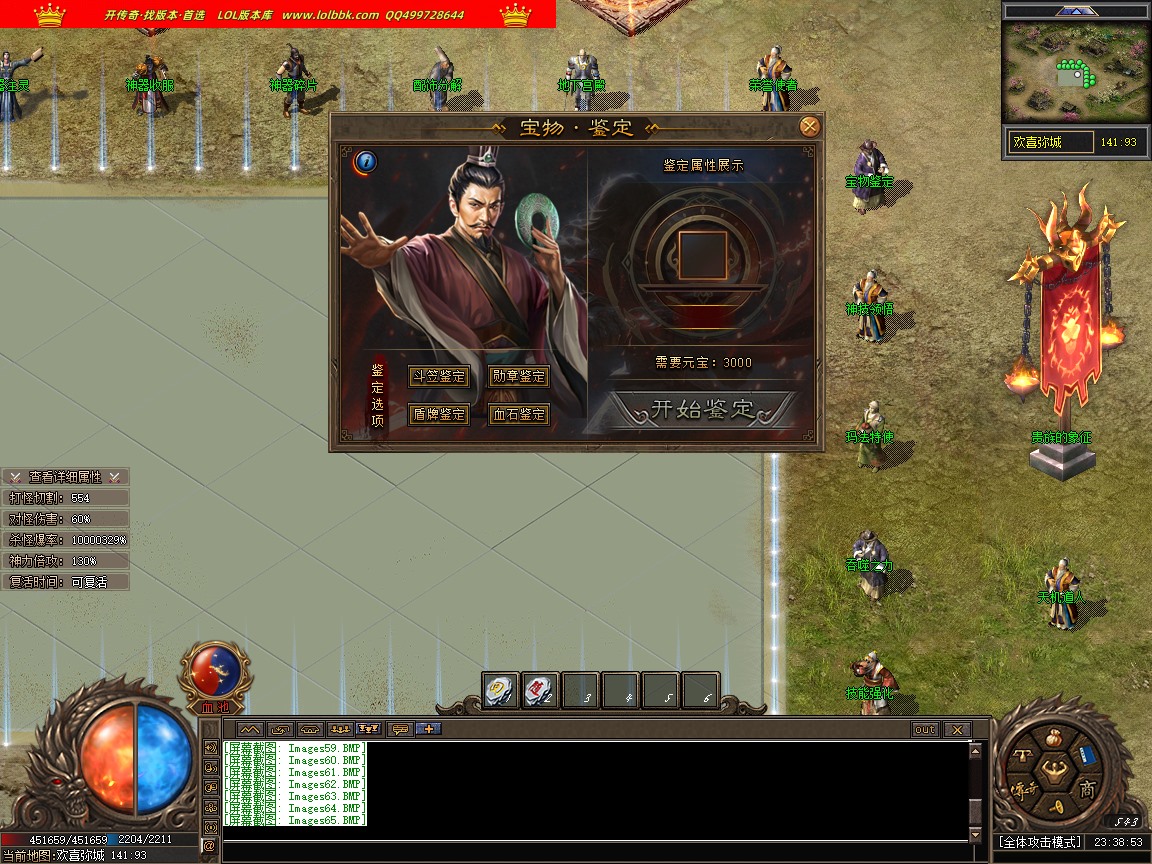
Task: Open the blue skill book icon
Action: tap(1089, 756)
